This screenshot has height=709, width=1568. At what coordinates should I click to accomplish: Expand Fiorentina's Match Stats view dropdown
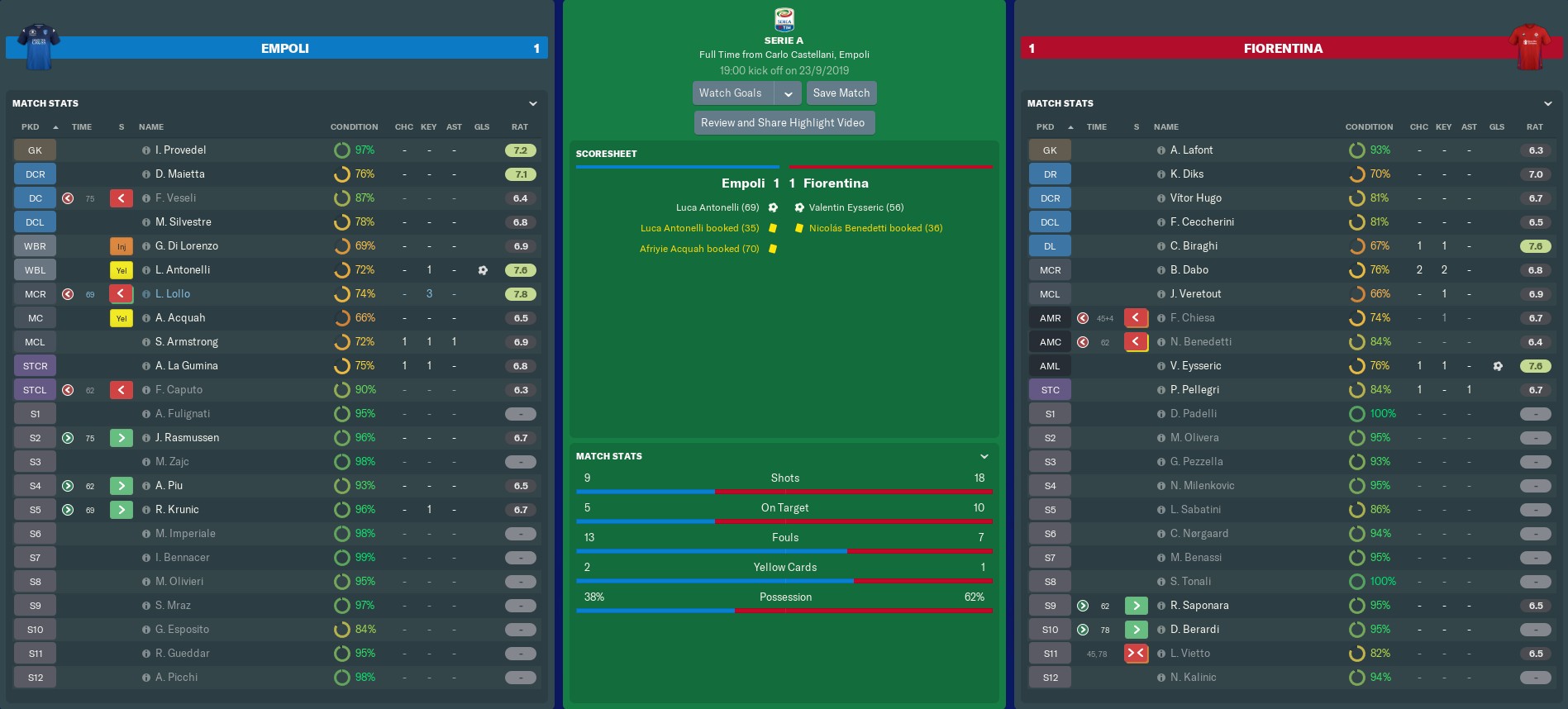coord(1548,103)
